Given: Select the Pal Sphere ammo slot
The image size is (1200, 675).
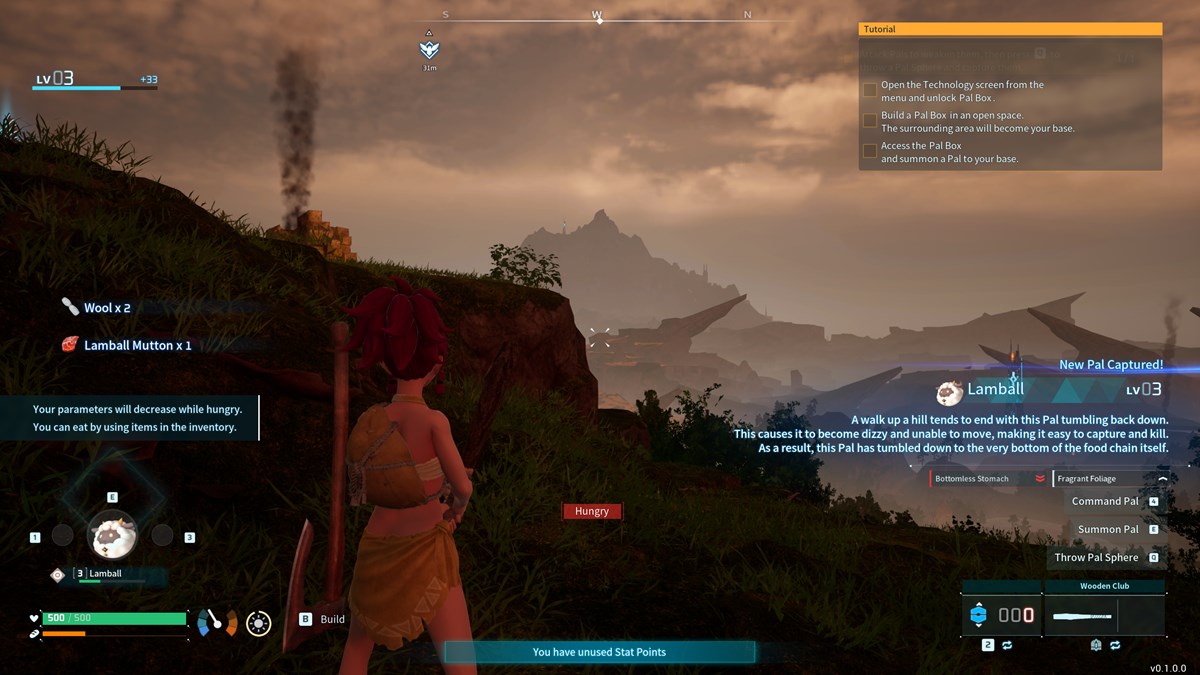Looking at the screenshot, I should pyautogui.click(x=1000, y=614).
